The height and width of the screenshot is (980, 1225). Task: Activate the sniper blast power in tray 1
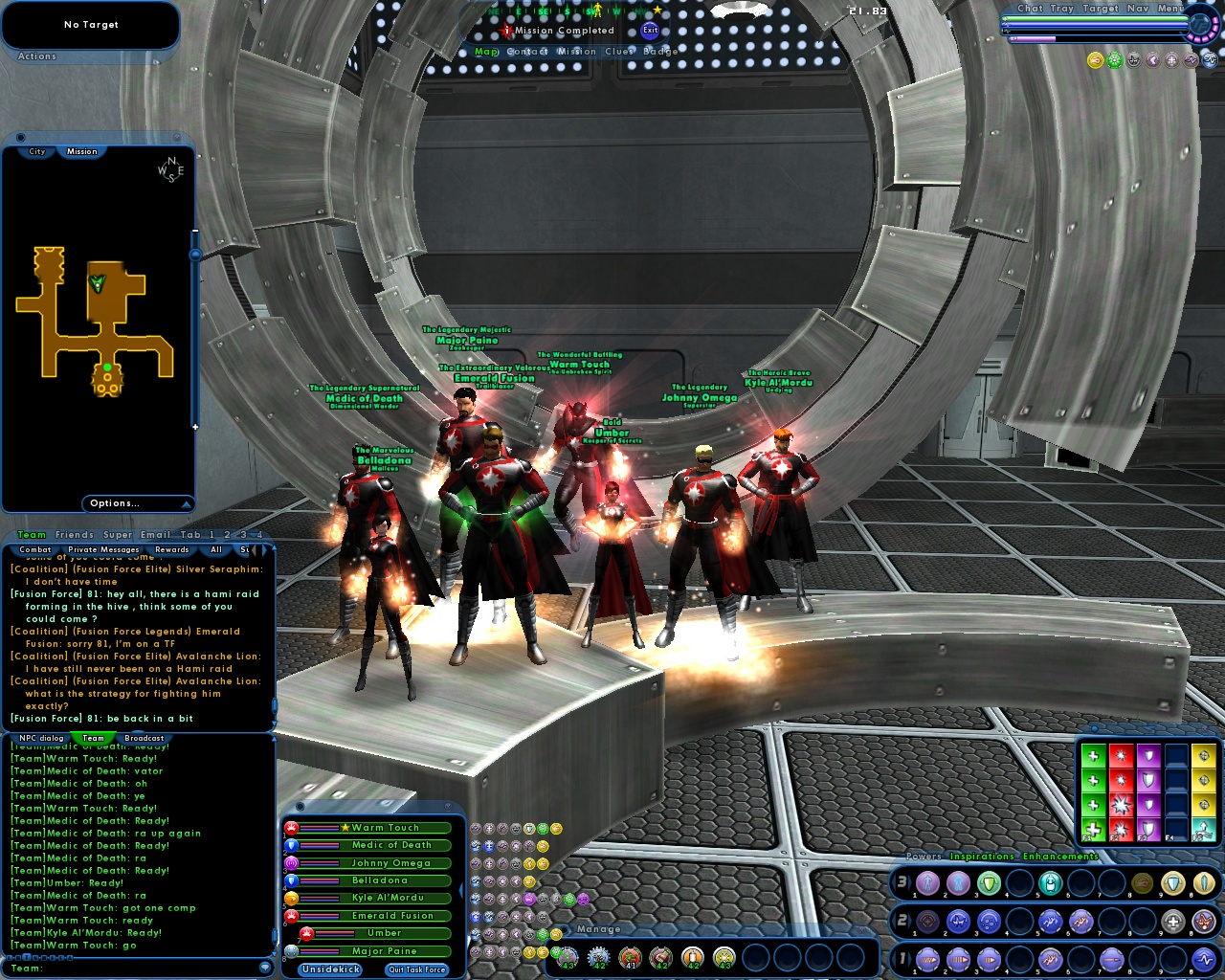(x=1111, y=960)
